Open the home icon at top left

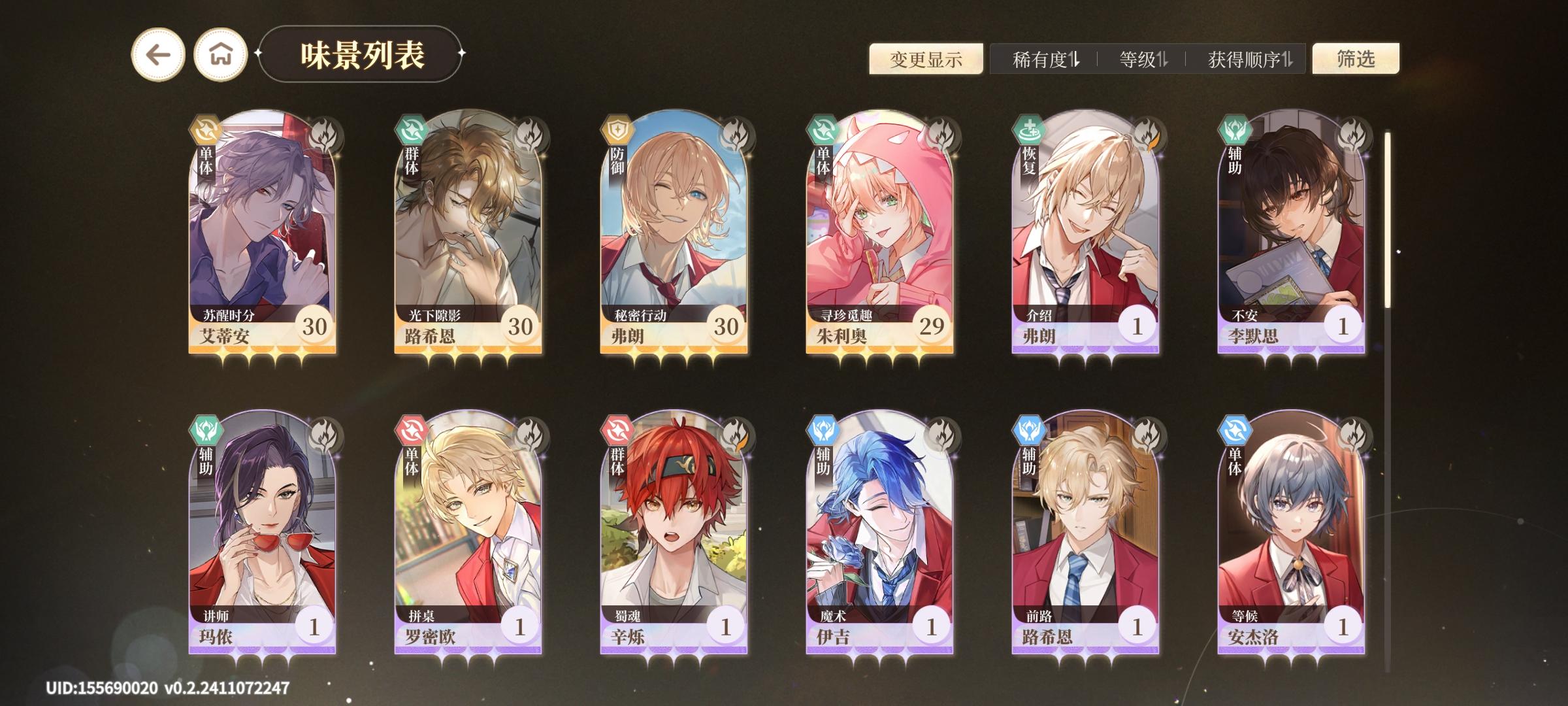pos(221,55)
